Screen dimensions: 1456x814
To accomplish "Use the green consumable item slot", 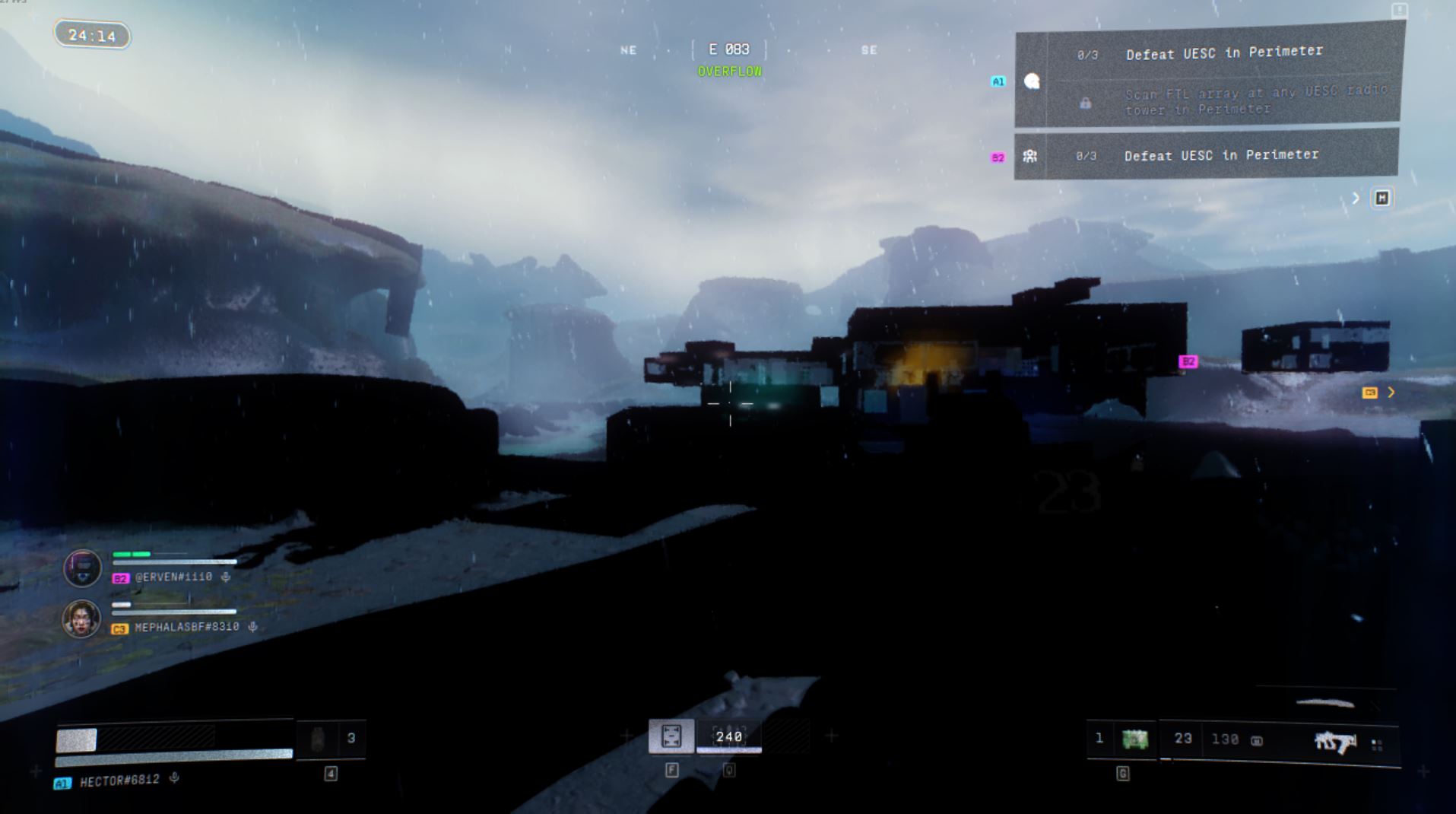I will pos(1134,739).
